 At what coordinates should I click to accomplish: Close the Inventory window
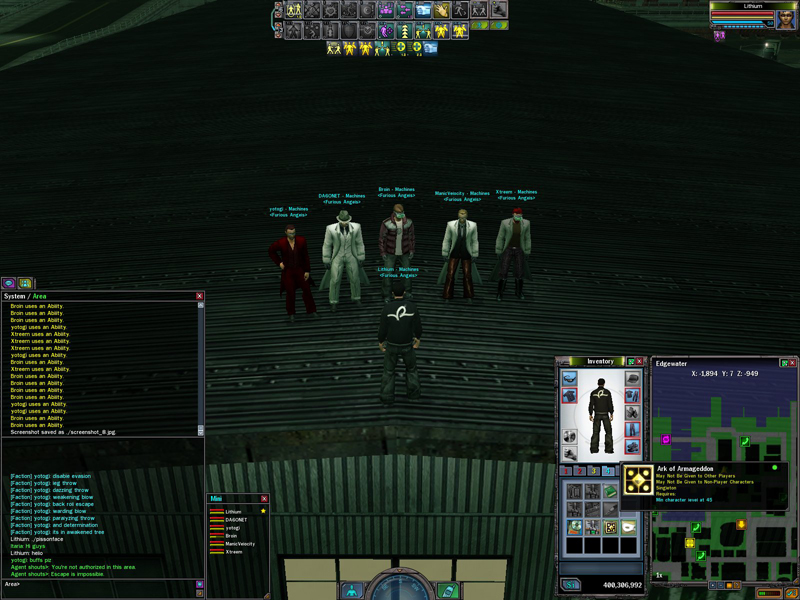tap(641, 361)
